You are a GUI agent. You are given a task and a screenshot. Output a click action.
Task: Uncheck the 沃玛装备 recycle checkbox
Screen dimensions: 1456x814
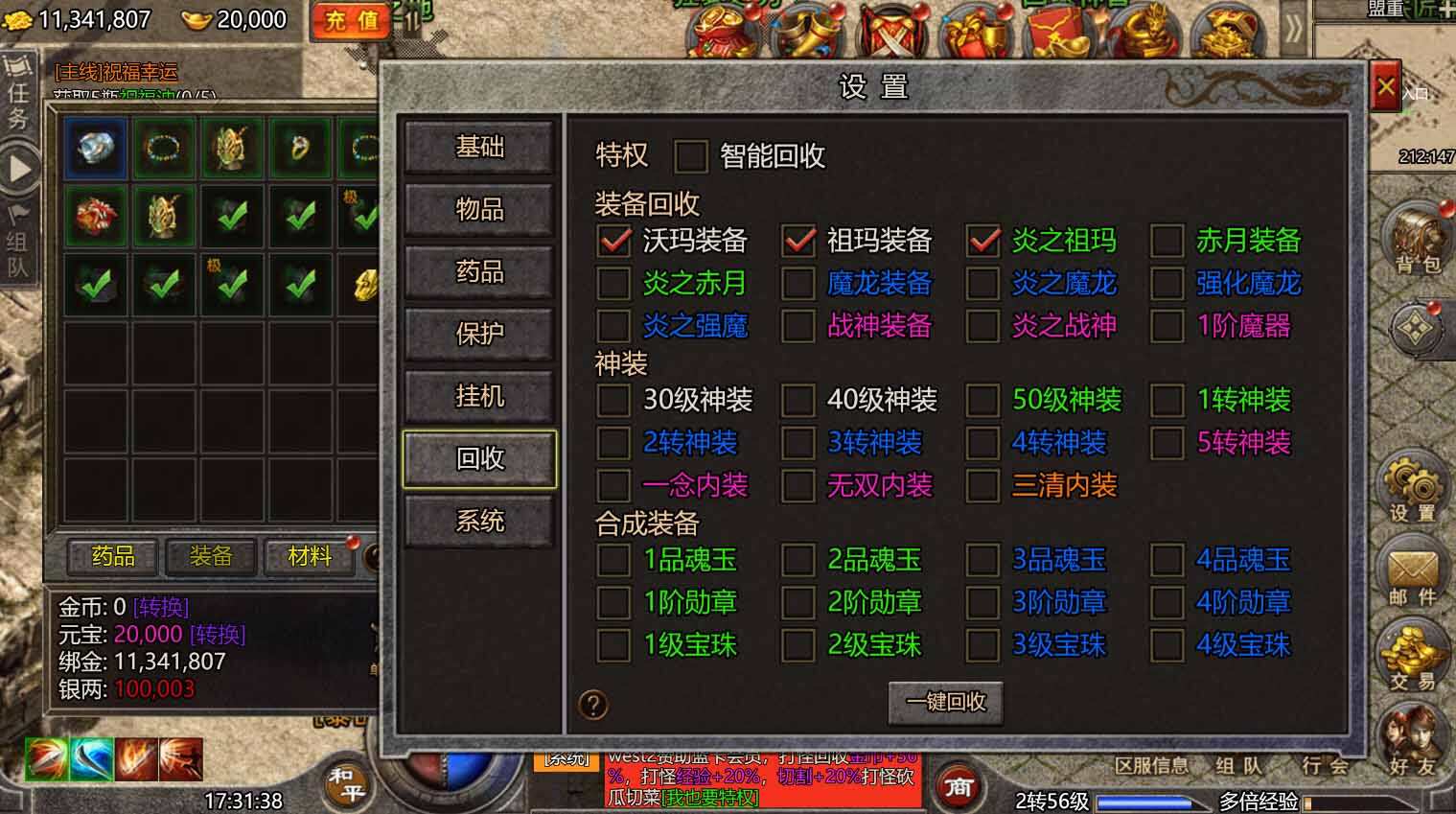(612, 243)
